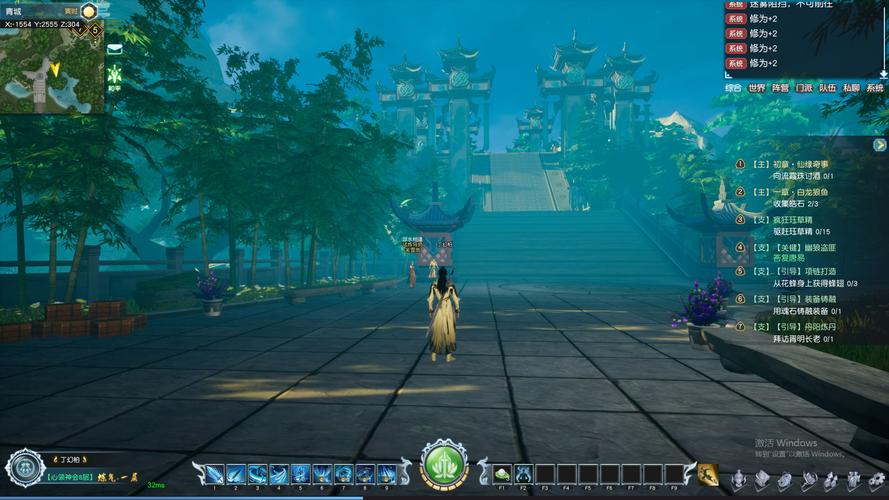
Task: Check the mail envelope icon
Action: pyautogui.click(x=115, y=48)
